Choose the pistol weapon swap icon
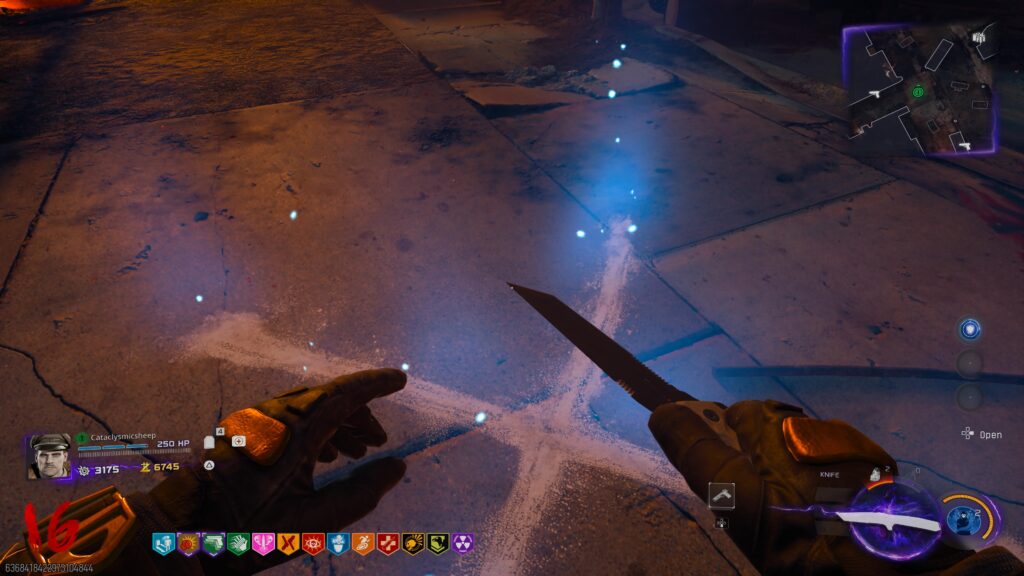 pyautogui.click(x=721, y=494)
